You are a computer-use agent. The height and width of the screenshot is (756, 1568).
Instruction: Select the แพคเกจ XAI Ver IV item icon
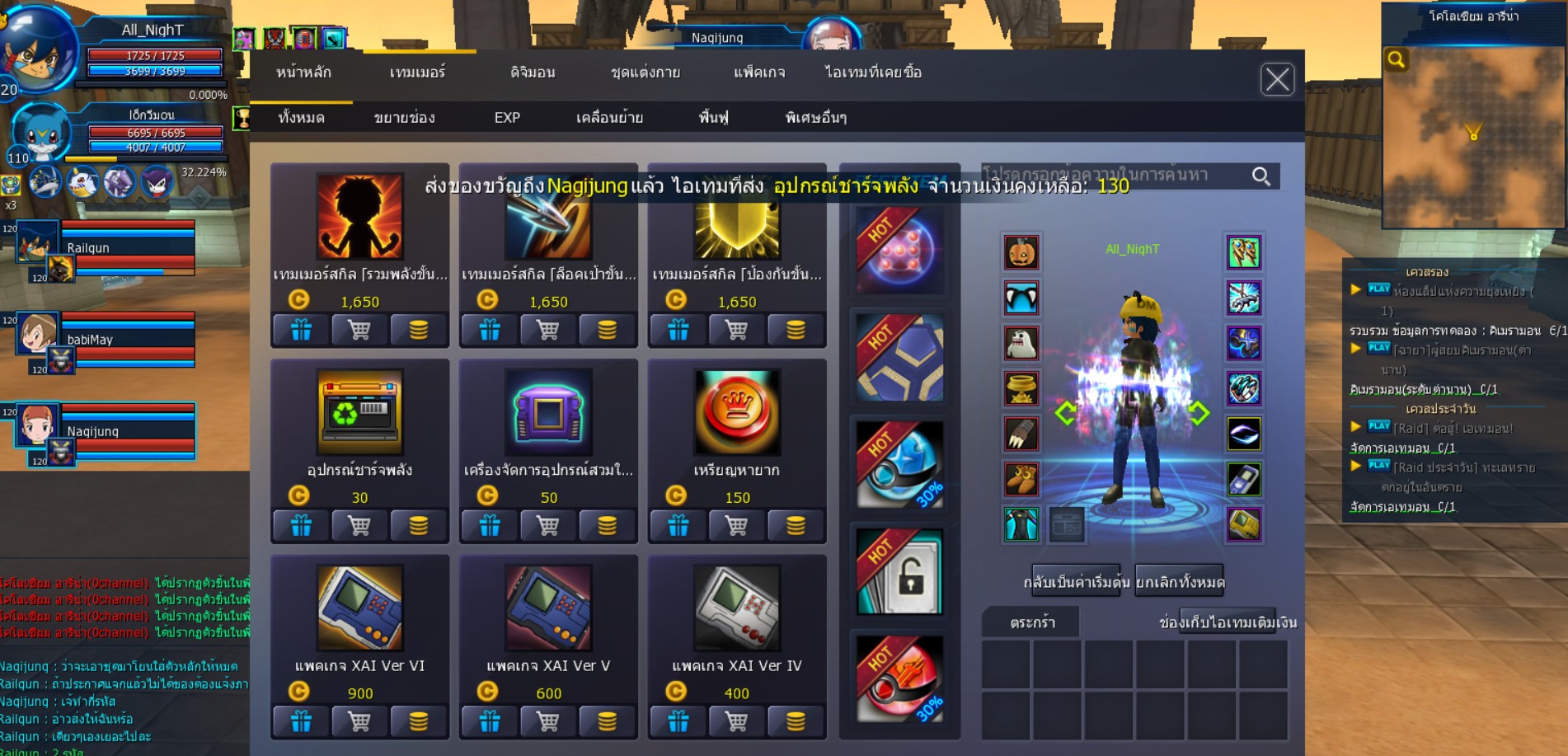click(736, 608)
